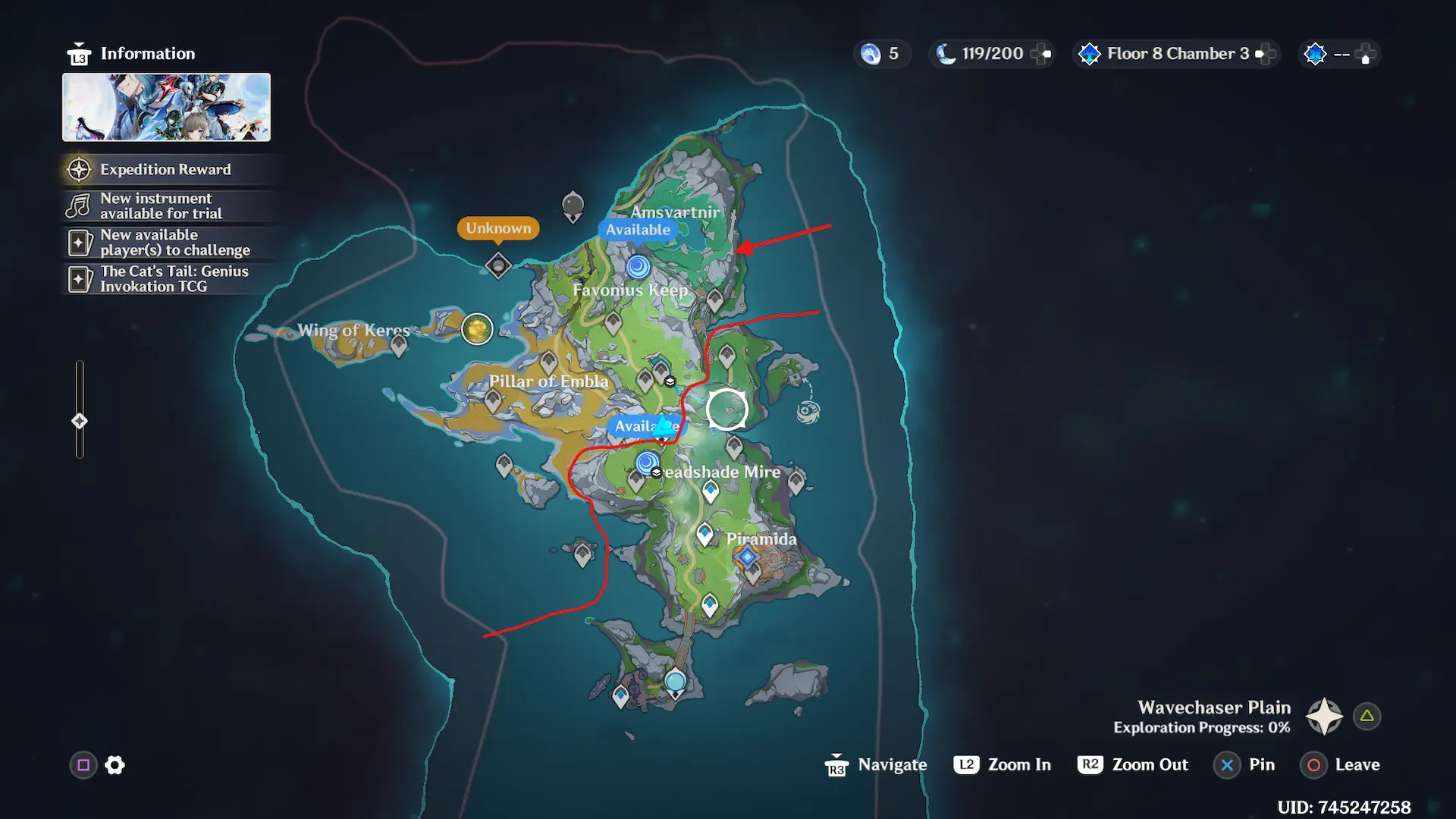Click the plus beside the 119/200 counter
This screenshot has width=1456, height=819.
pyautogui.click(x=1041, y=53)
